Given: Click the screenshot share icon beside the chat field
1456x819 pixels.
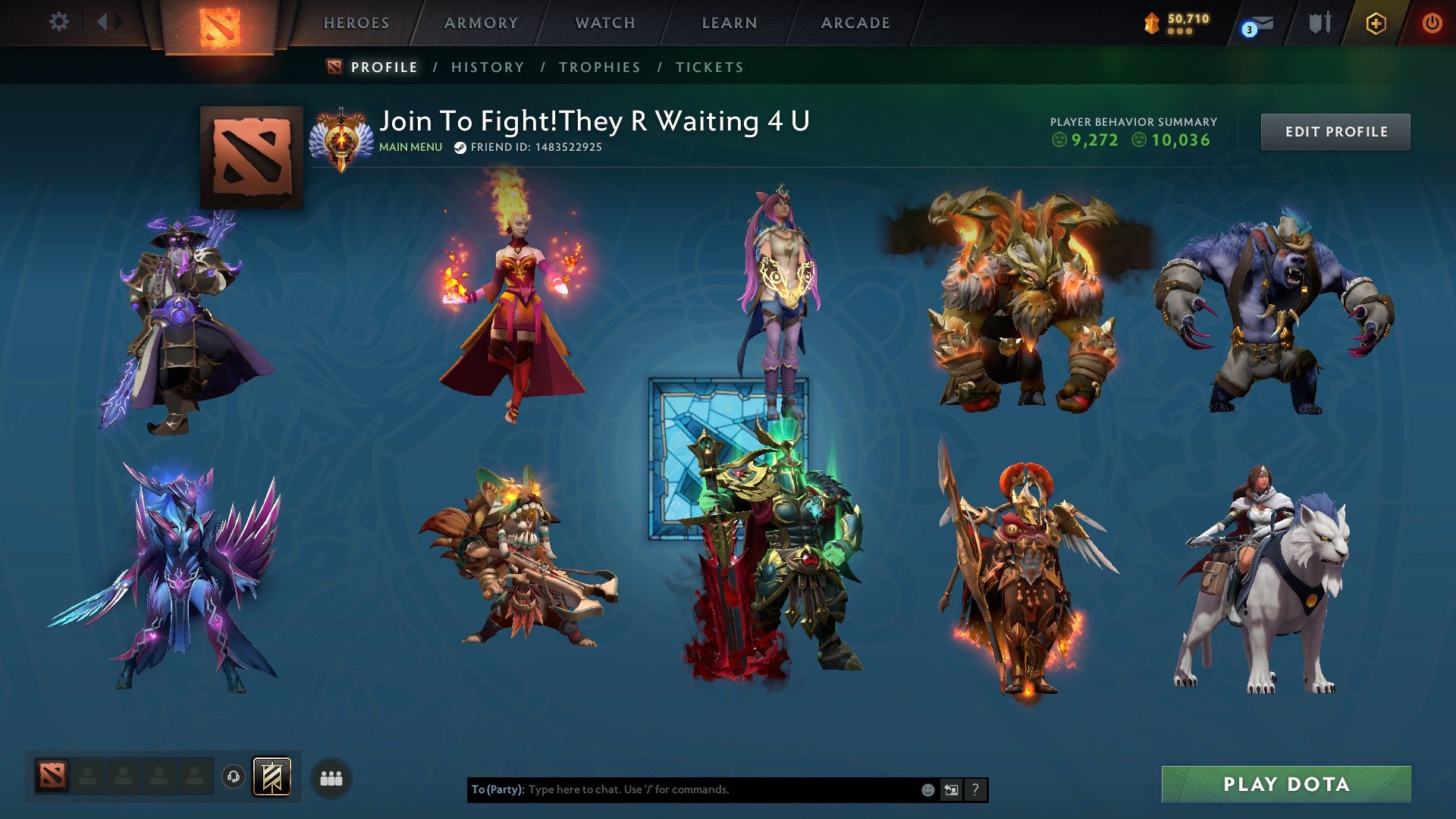Looking at the screenshot, I should click(x=950, y=789).
